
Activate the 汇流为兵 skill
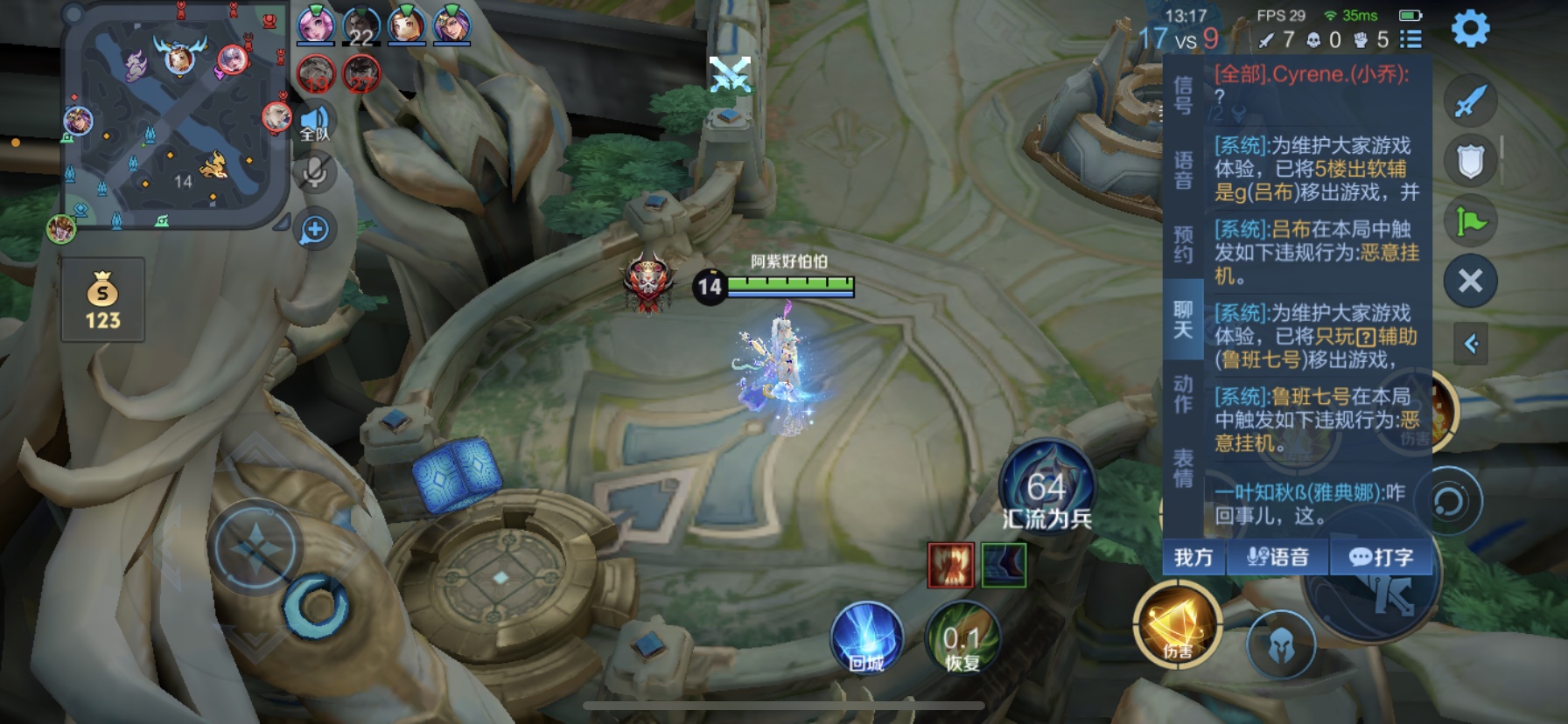1046,488
